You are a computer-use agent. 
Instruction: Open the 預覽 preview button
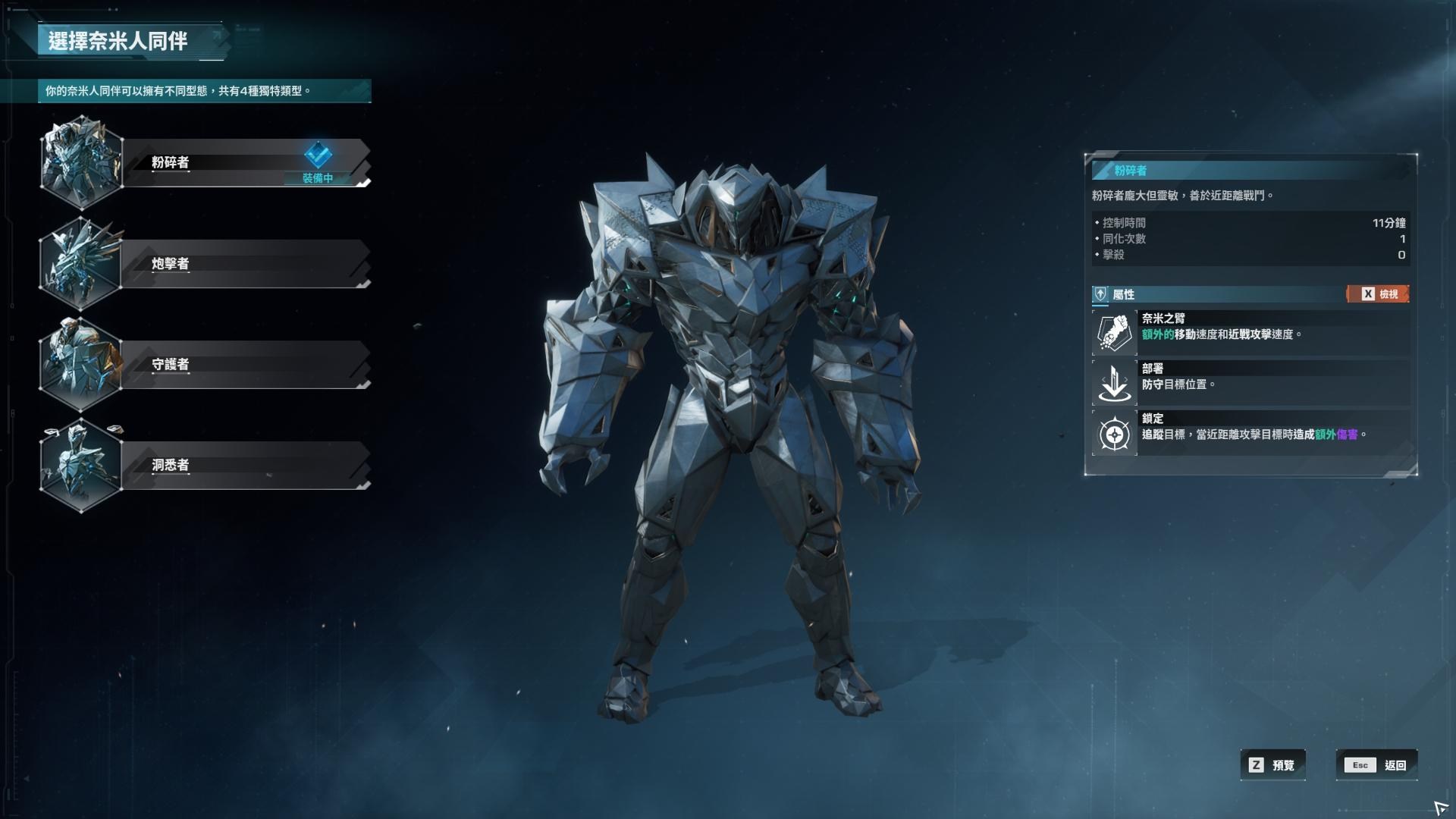coord(1273,765)
